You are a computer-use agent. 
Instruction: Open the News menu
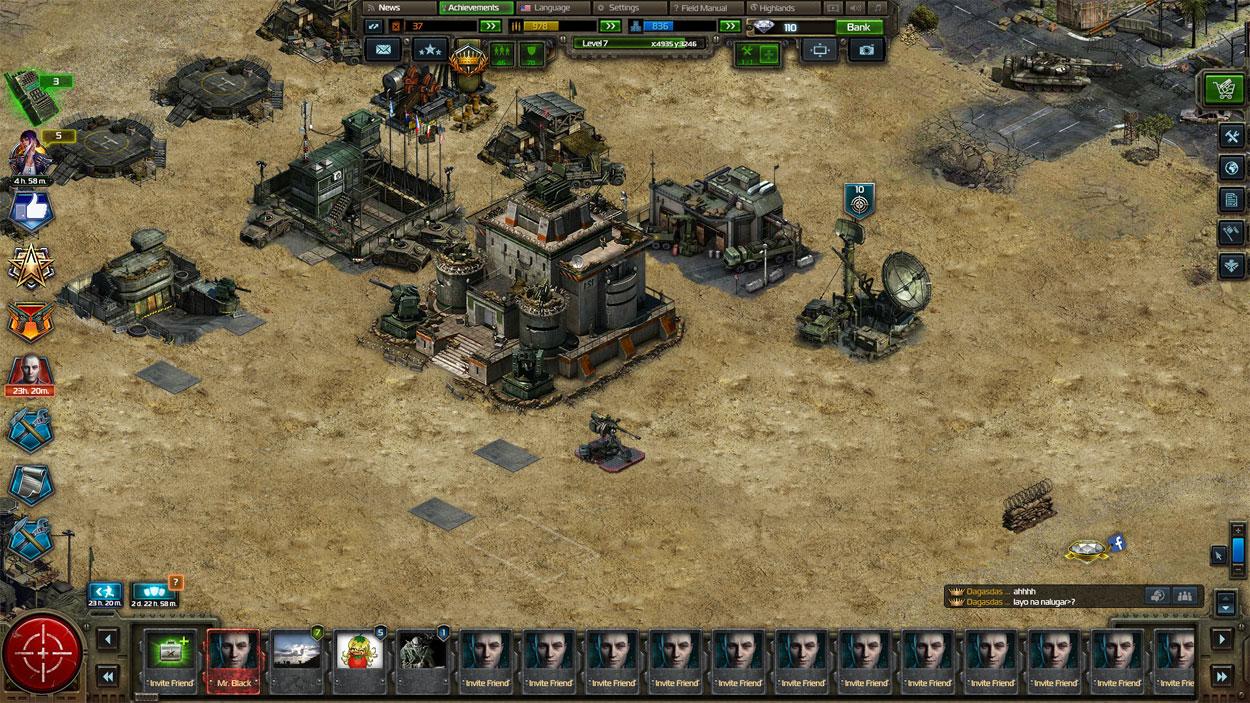tap(389, 8)
